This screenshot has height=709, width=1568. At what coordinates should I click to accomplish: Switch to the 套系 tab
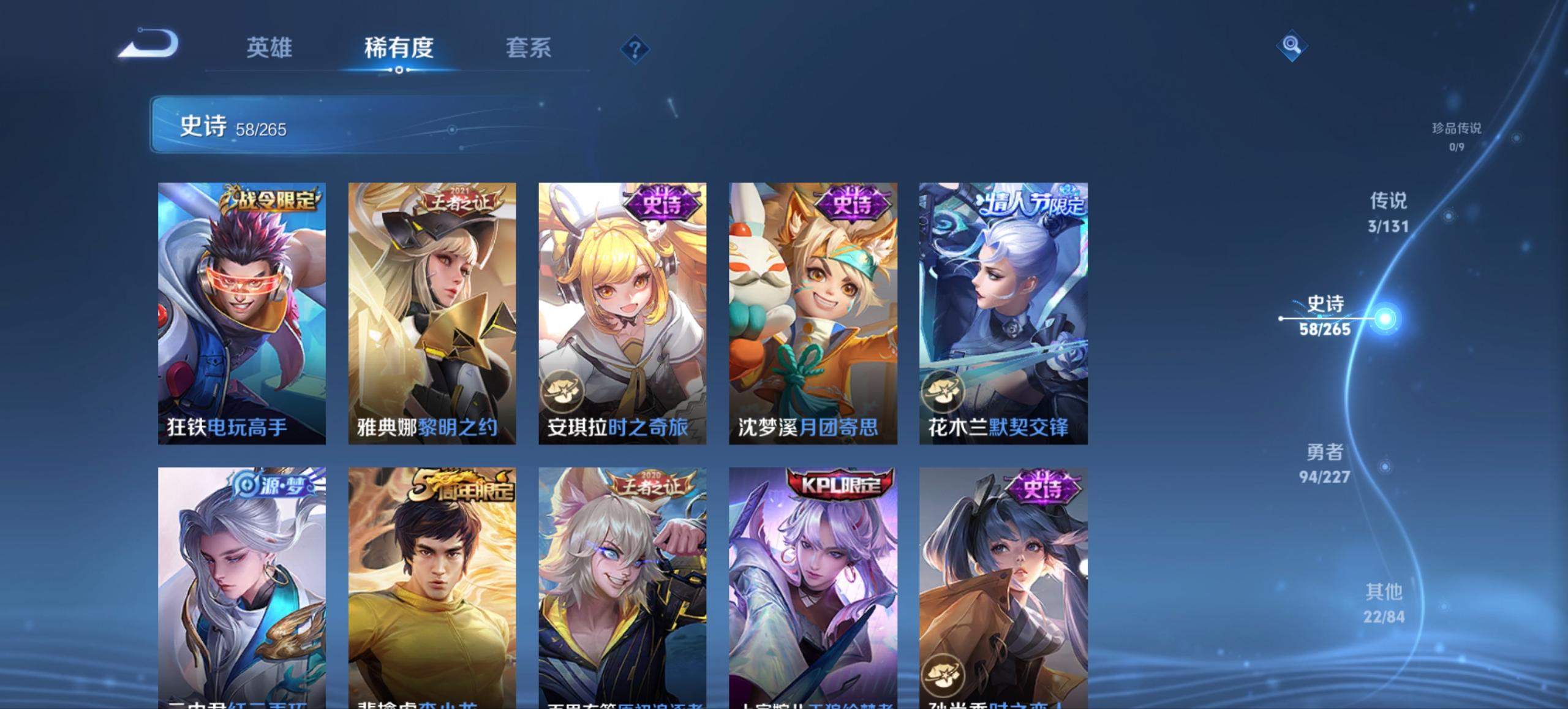528,48
